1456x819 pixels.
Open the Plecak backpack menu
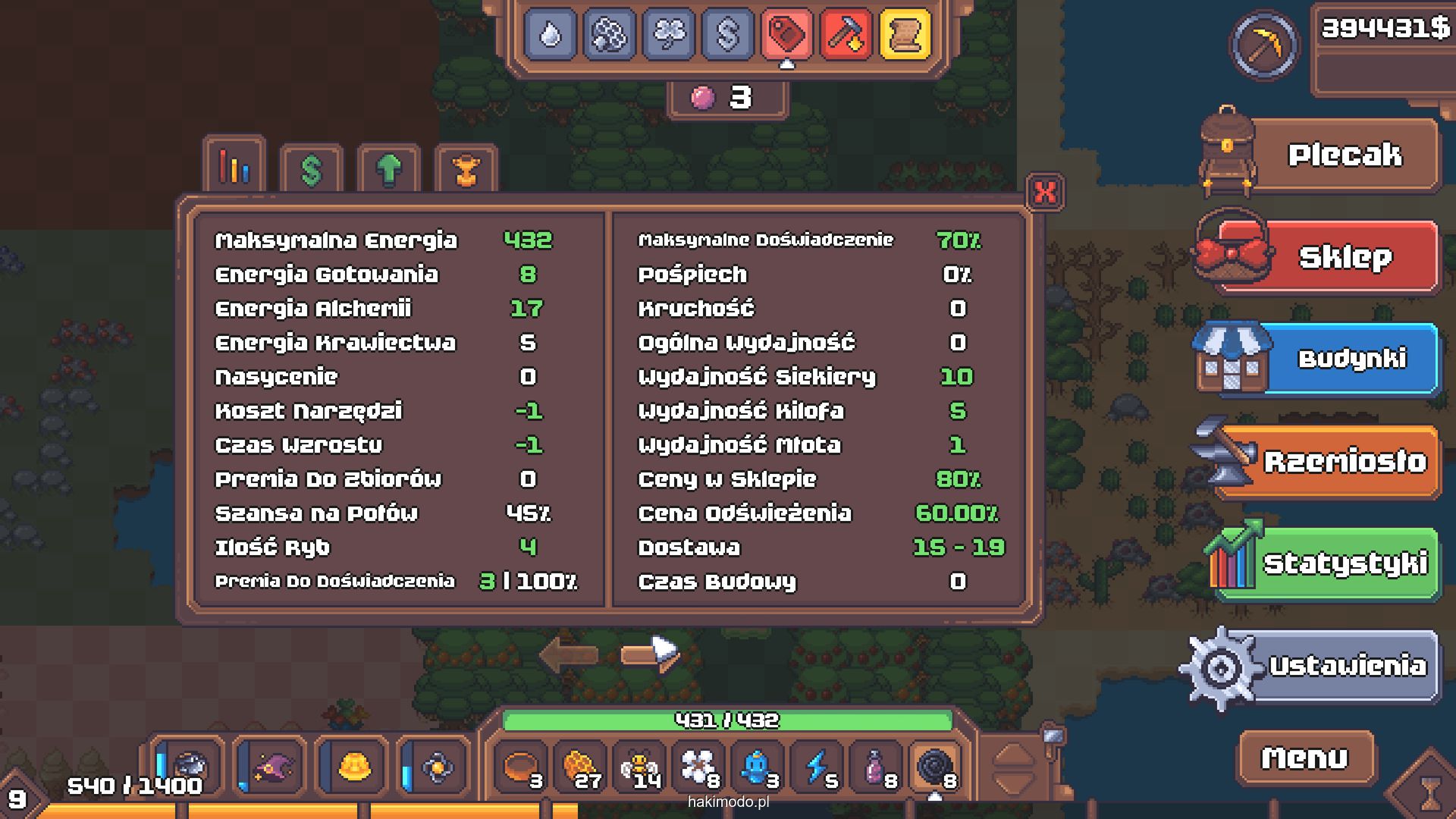[x=1343, y=155]
